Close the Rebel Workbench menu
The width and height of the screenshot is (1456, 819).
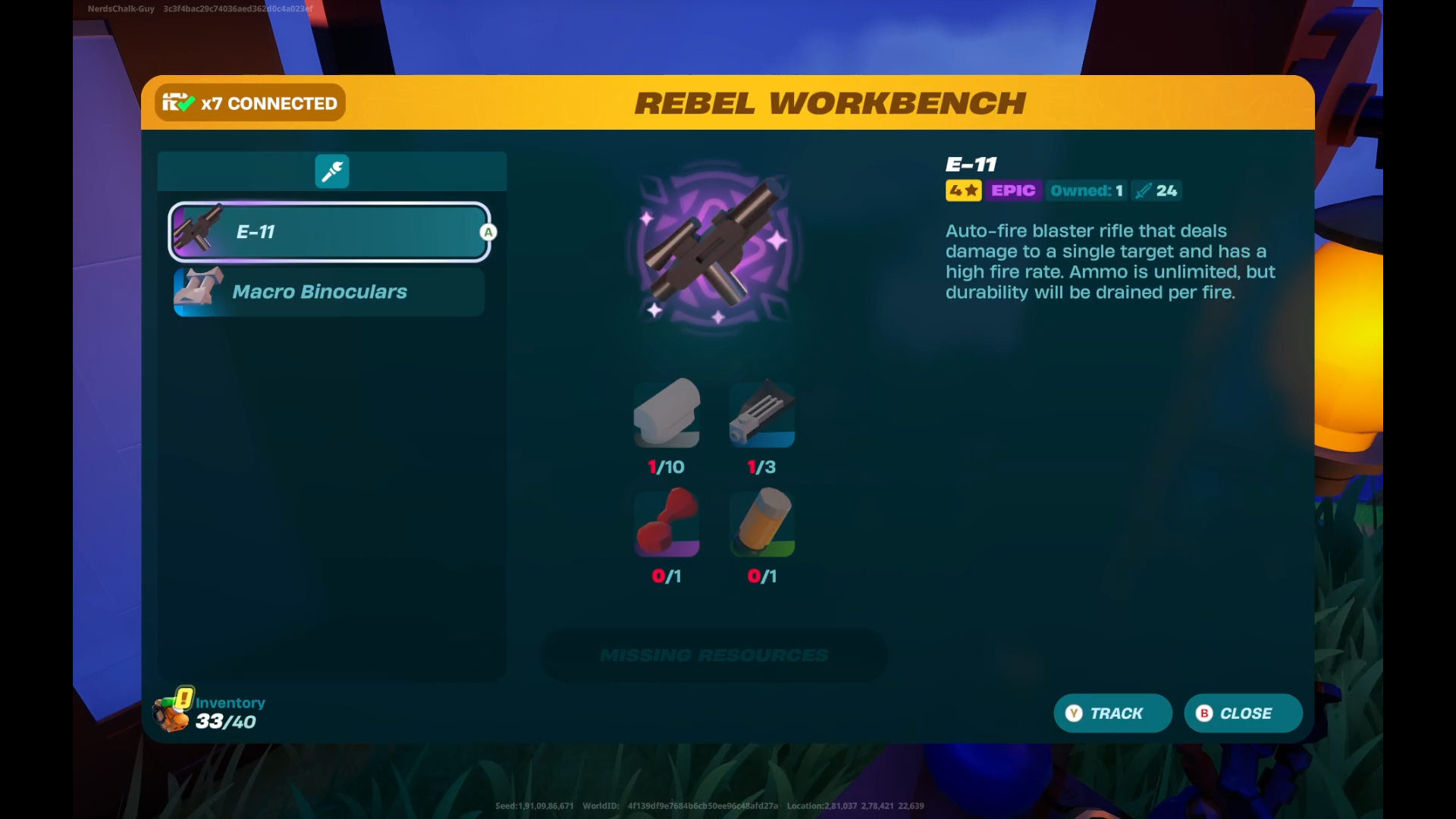coord(1243,714)
